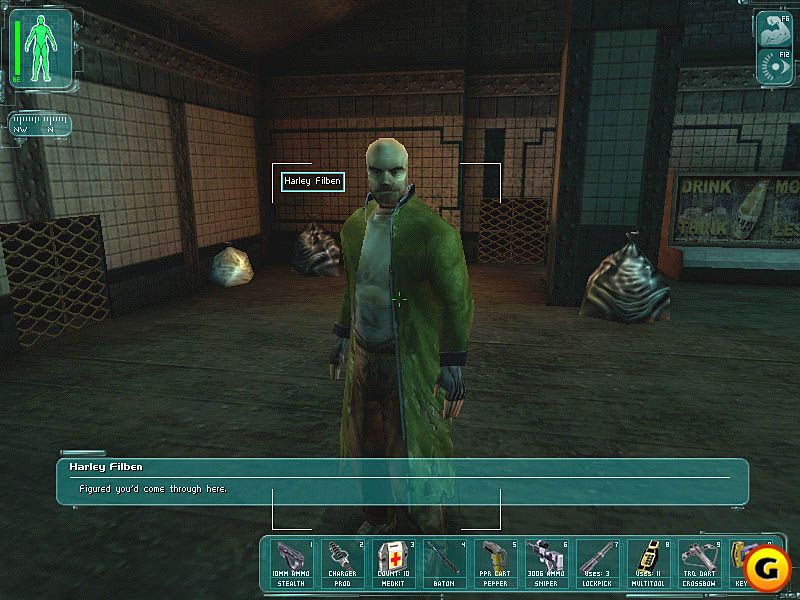This screenshot has height=600, width=800.
Task: Select the baton belt slot
Action: point(443,563)
